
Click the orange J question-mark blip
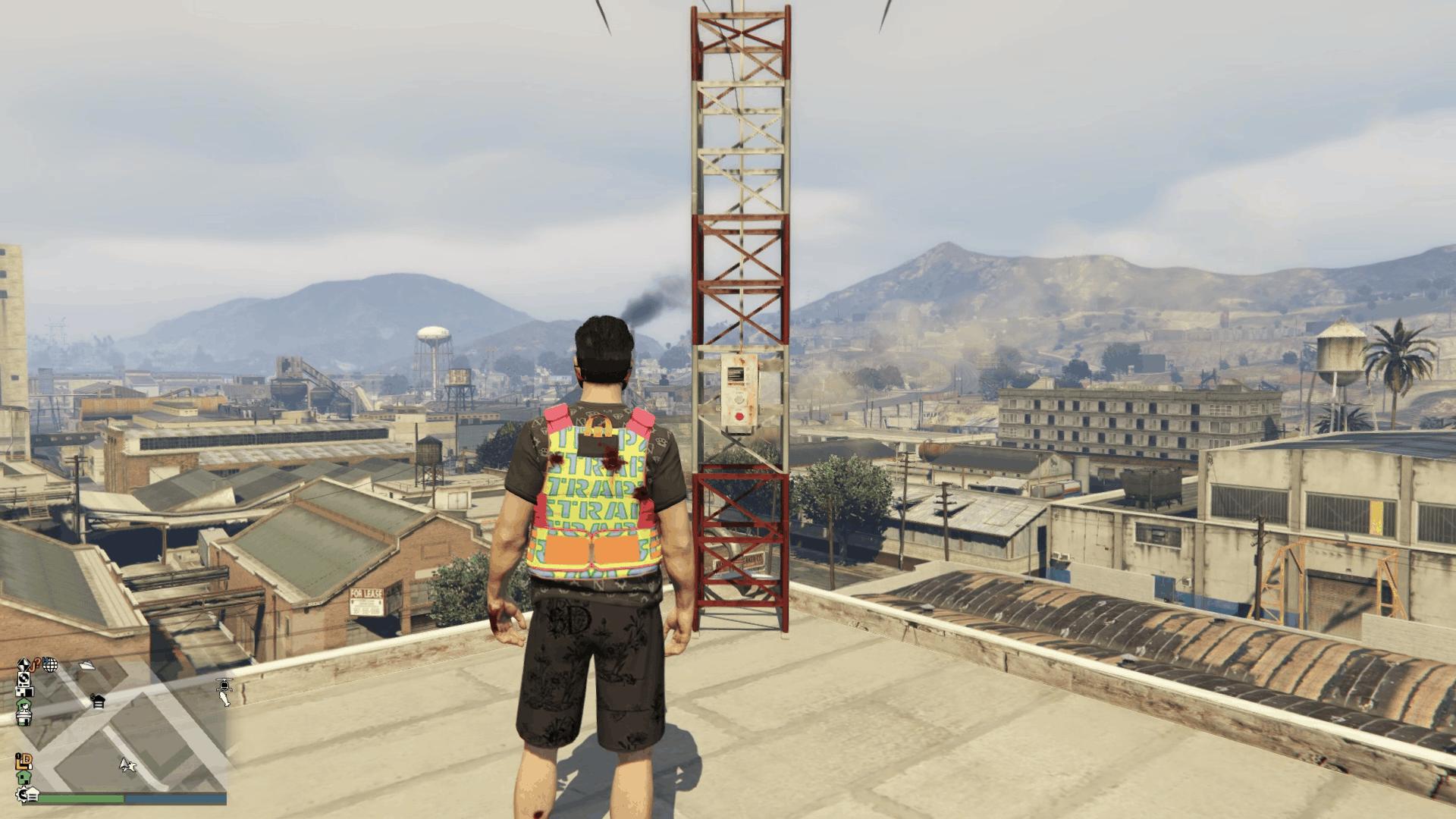click(x=36, y=662)
